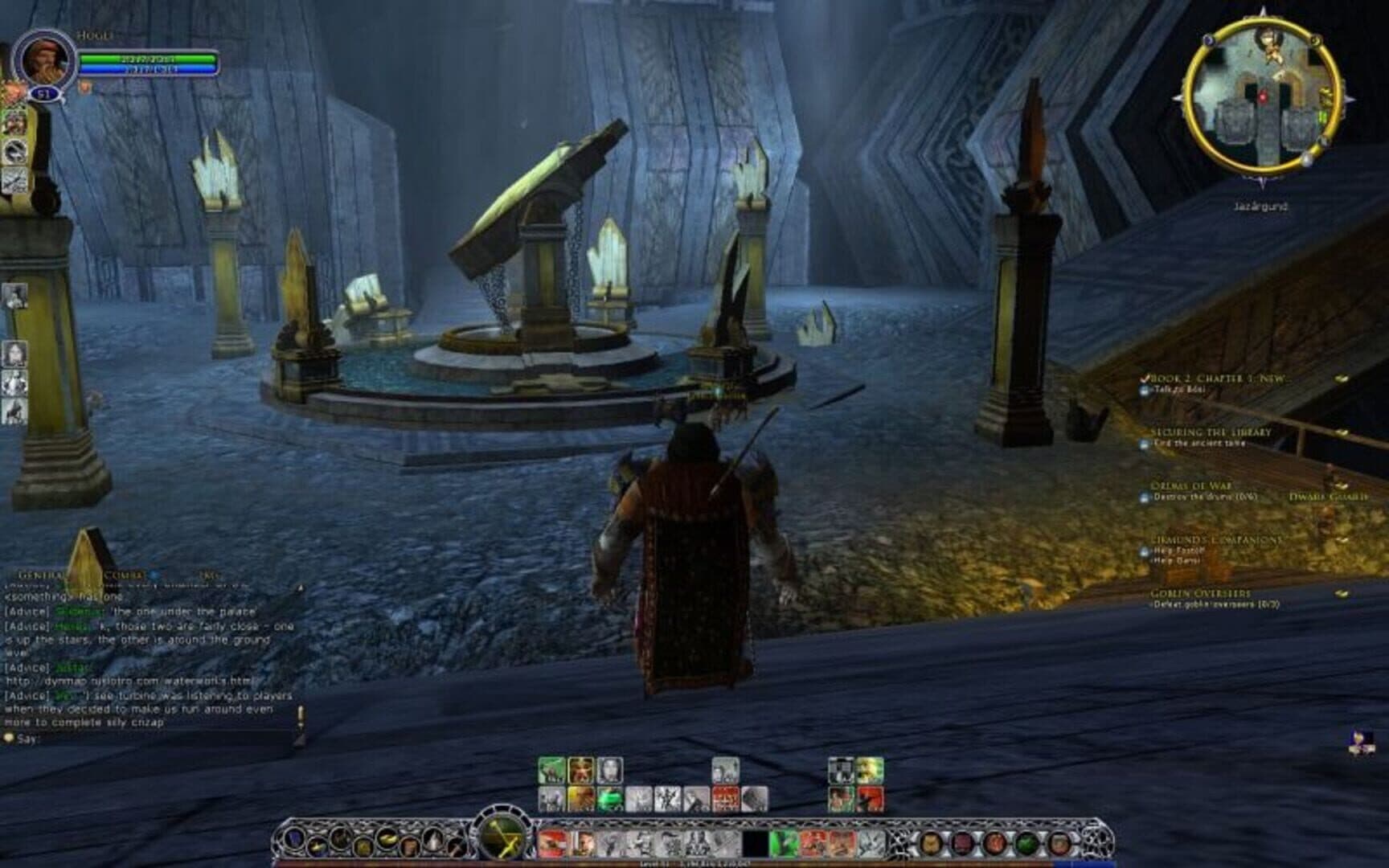Activate the round crossed-weapons auto-attack button

point(503,836)
